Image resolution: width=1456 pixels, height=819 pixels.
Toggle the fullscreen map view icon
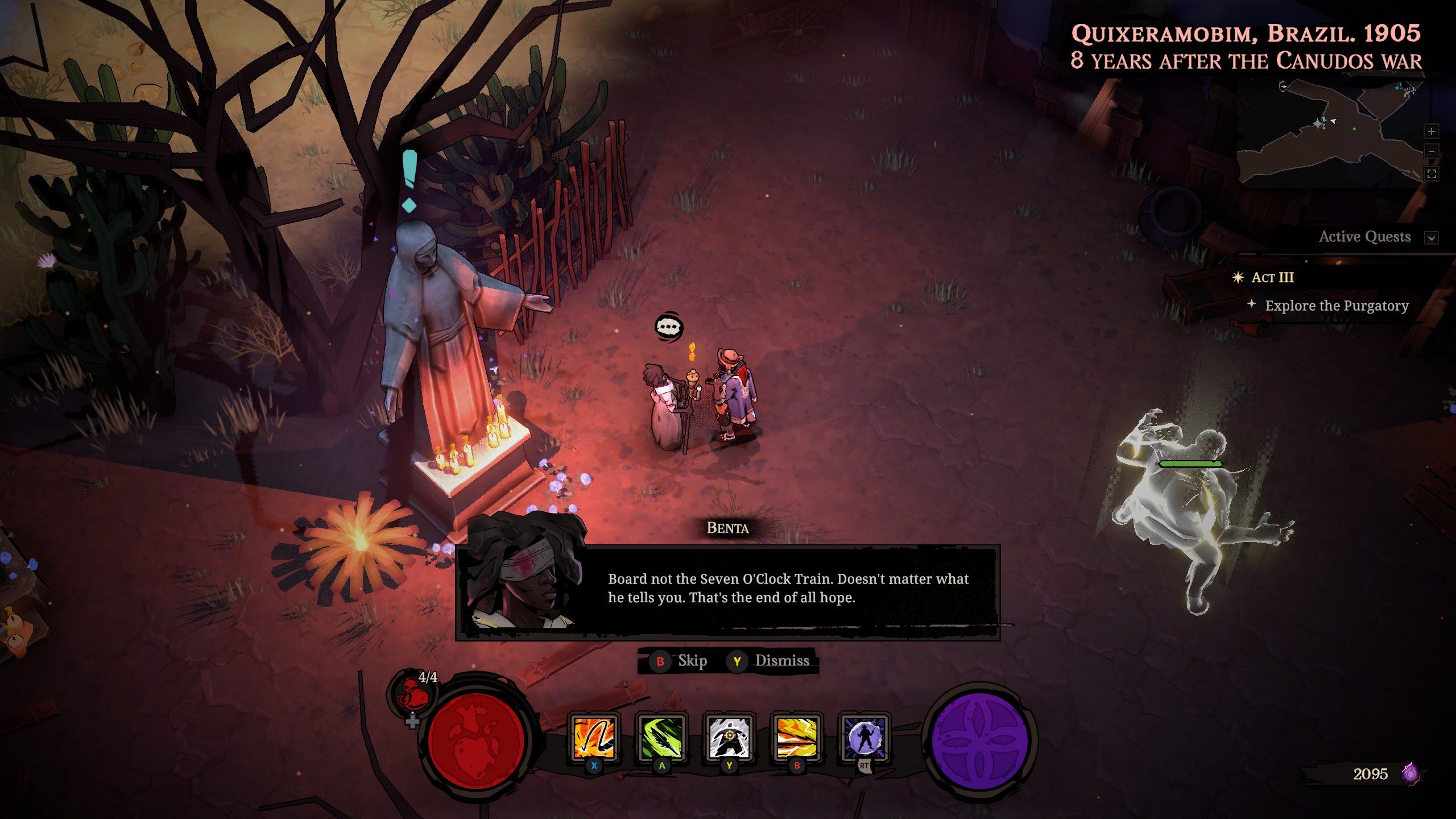[x=1432, y=173]
